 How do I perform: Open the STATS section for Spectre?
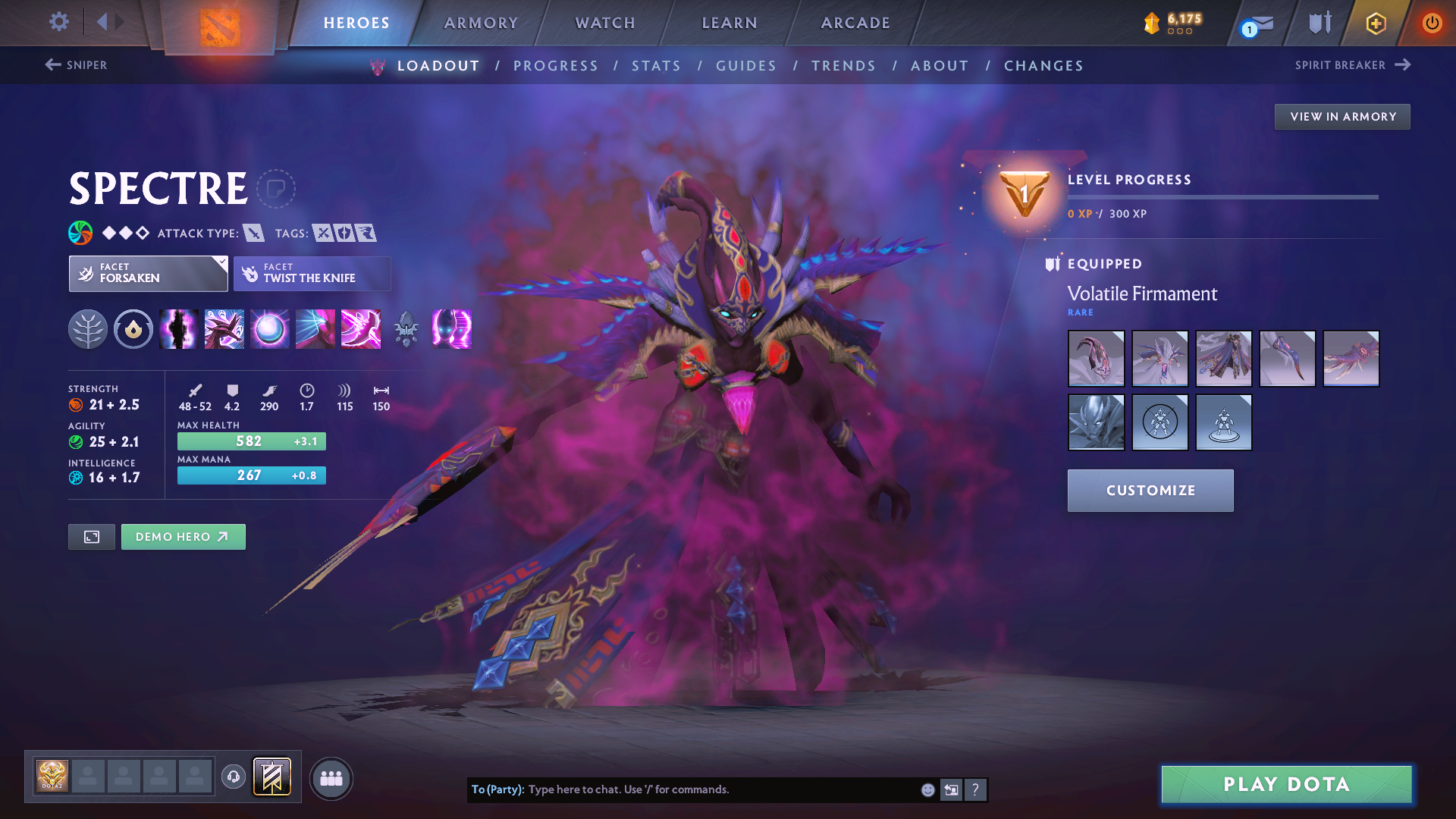[656, 65]
